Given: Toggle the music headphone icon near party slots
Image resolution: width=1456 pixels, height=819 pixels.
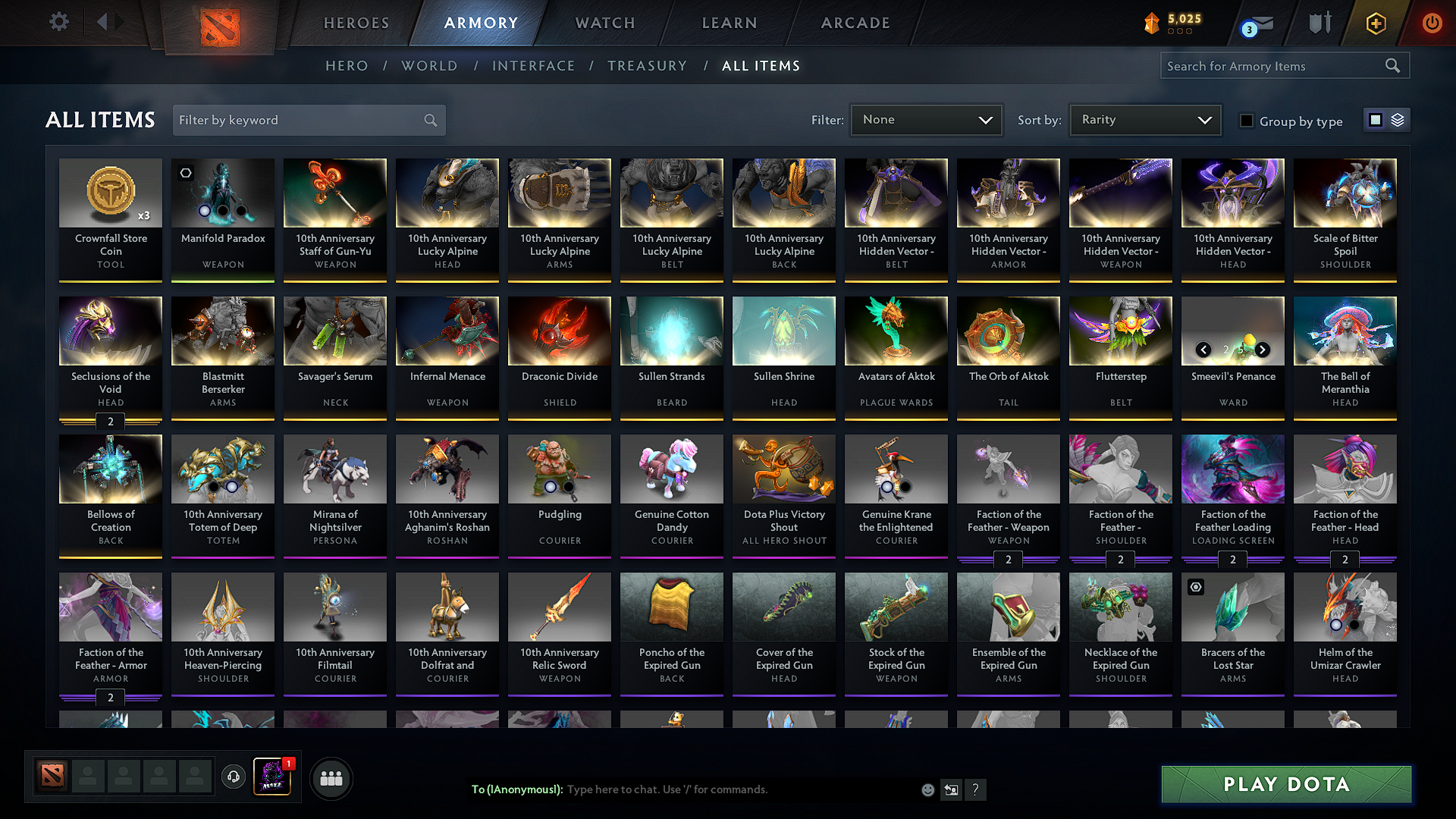Looking at the screenshot, I should [x=233, y=777].
